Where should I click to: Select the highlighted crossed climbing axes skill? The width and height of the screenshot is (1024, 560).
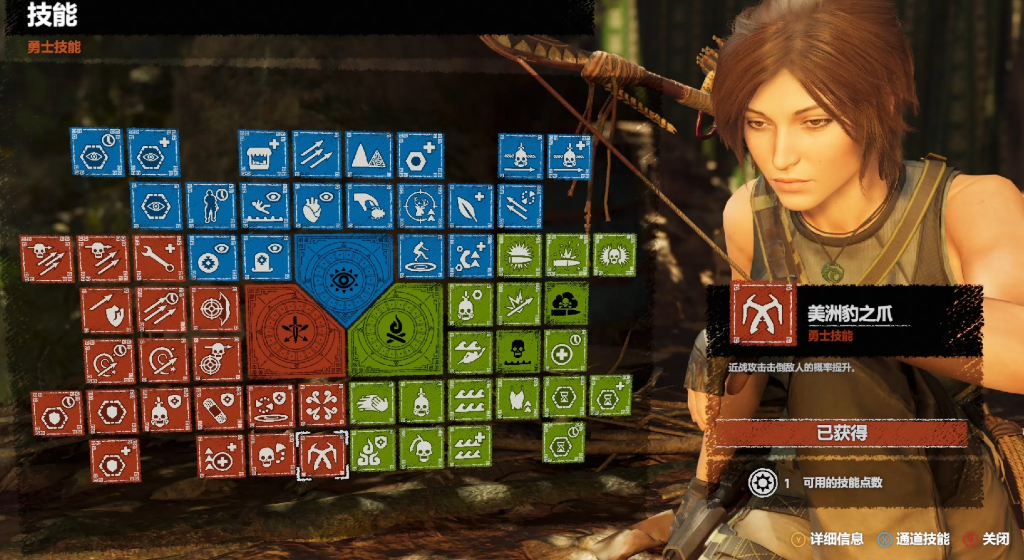(323, 455)
